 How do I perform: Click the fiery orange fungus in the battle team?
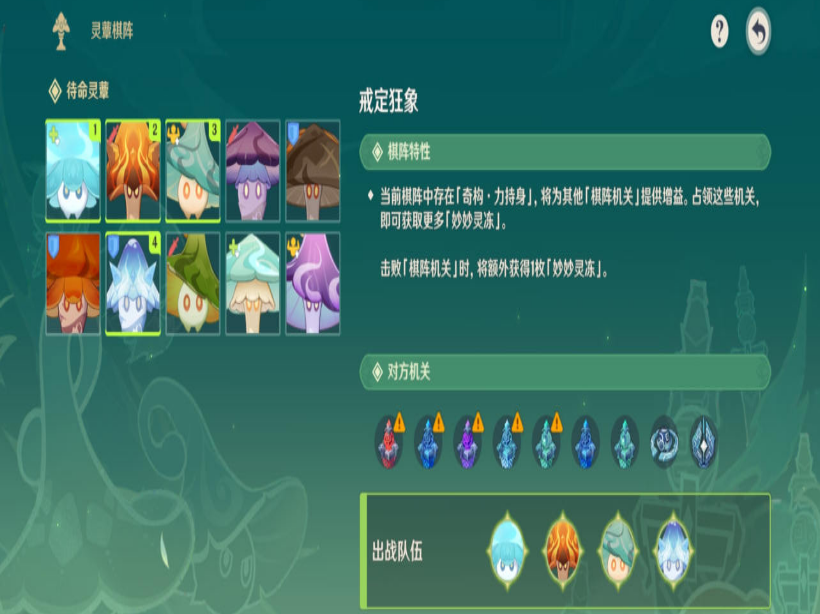(563, 551)
